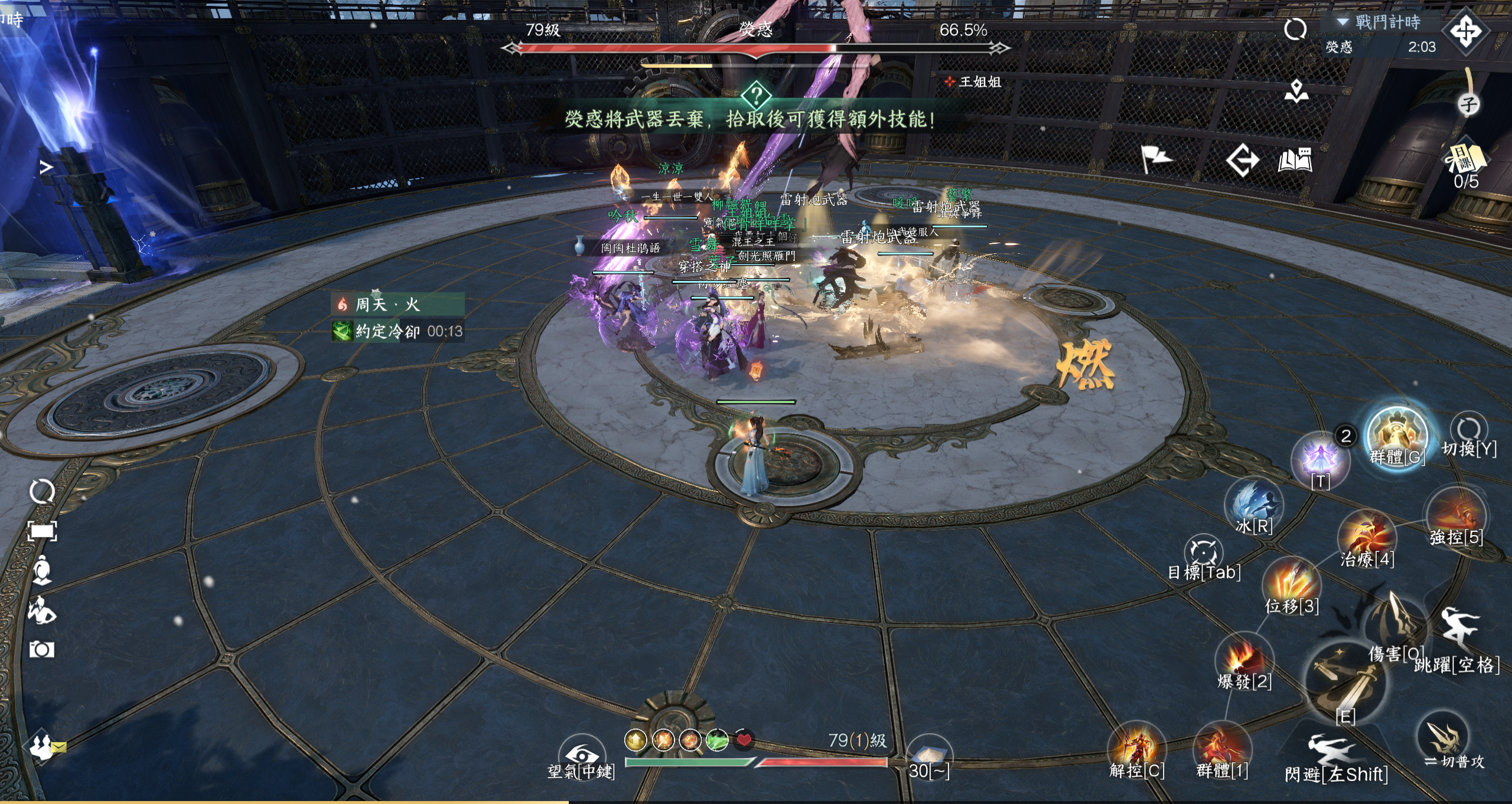1512x804 pixels.
Task: Use the 冰 ice skill
Action: (1253, 505)
